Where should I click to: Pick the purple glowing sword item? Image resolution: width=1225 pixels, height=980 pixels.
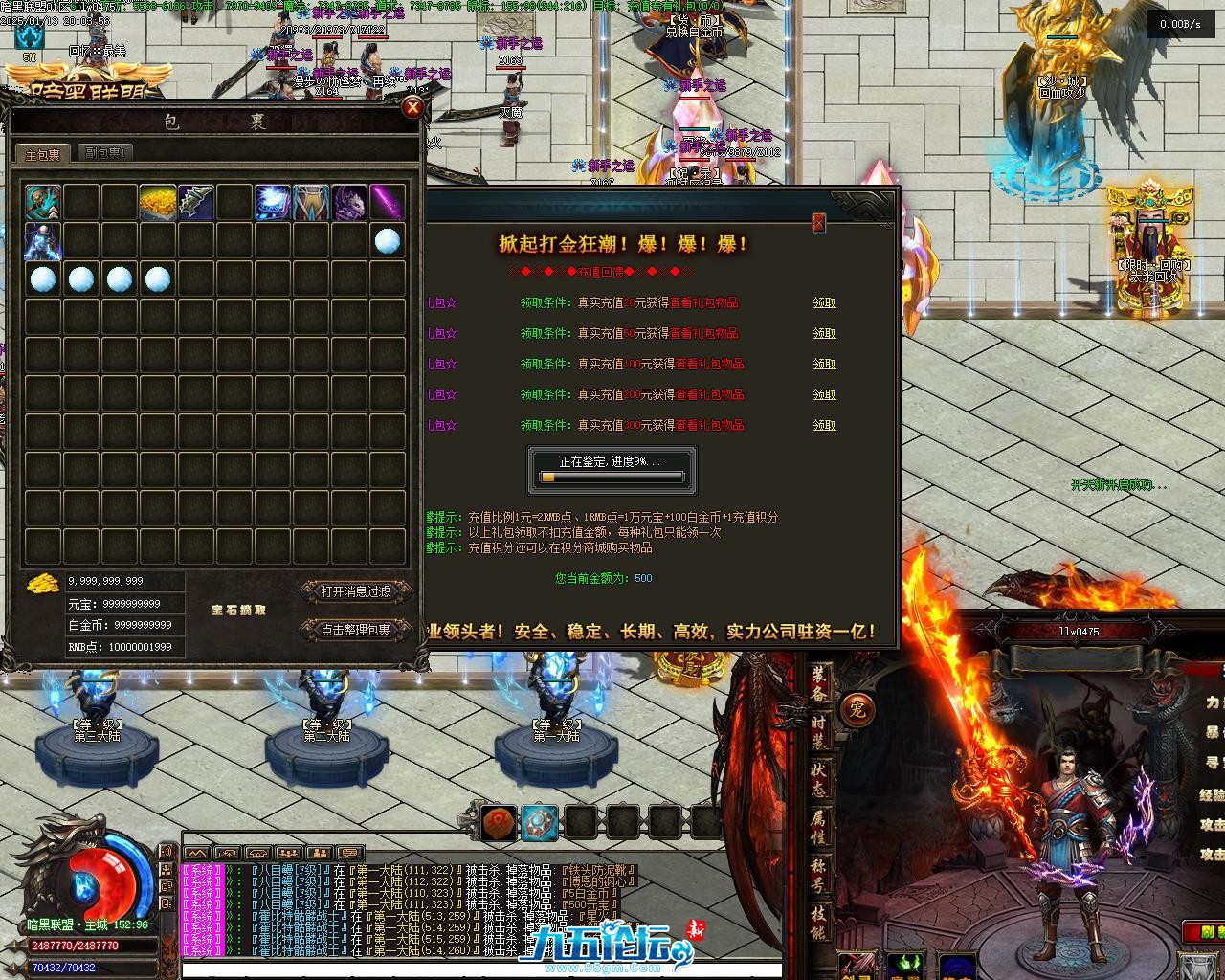(x=388, y=202)
